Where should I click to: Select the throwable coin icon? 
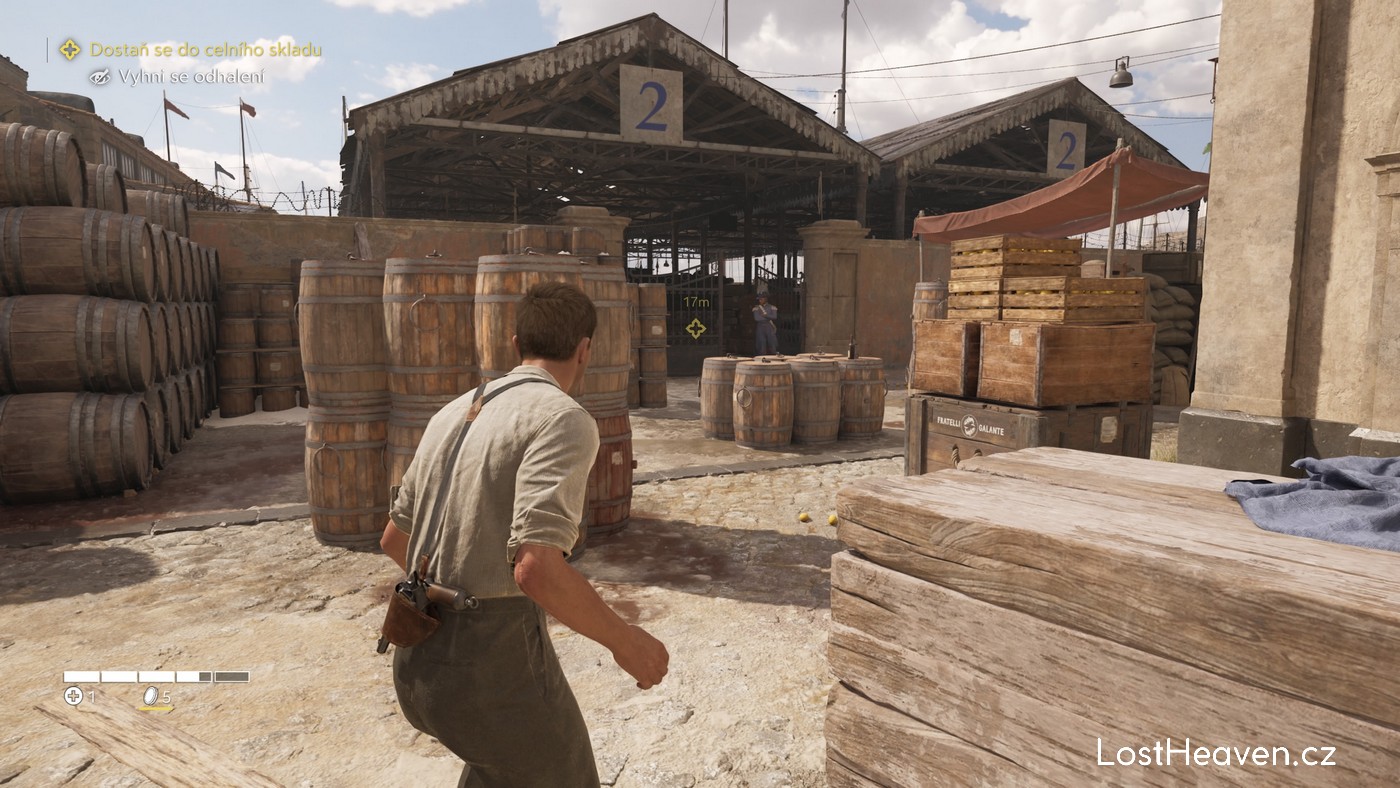point(151,696)
